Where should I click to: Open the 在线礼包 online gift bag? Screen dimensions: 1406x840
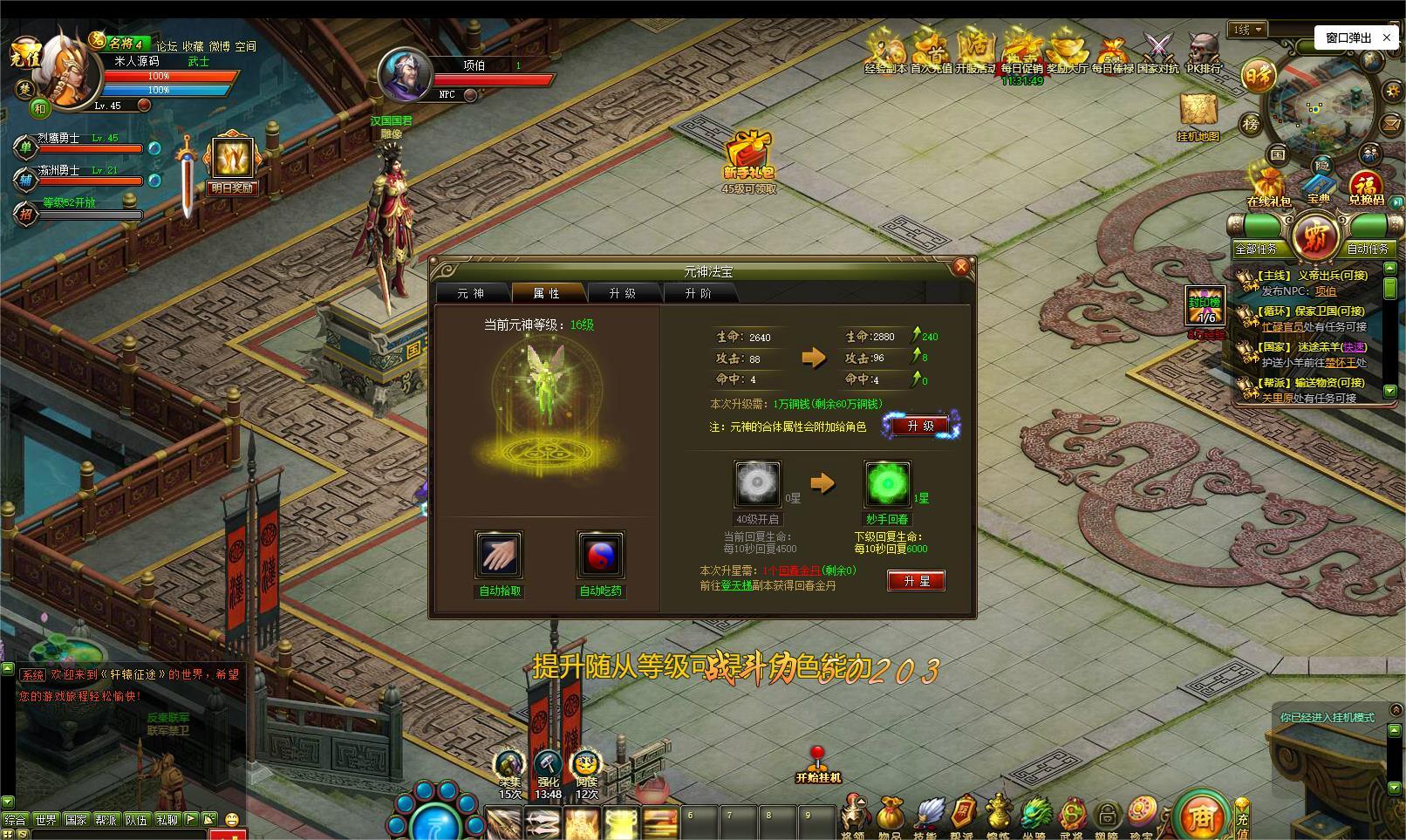coord(1268,186)
